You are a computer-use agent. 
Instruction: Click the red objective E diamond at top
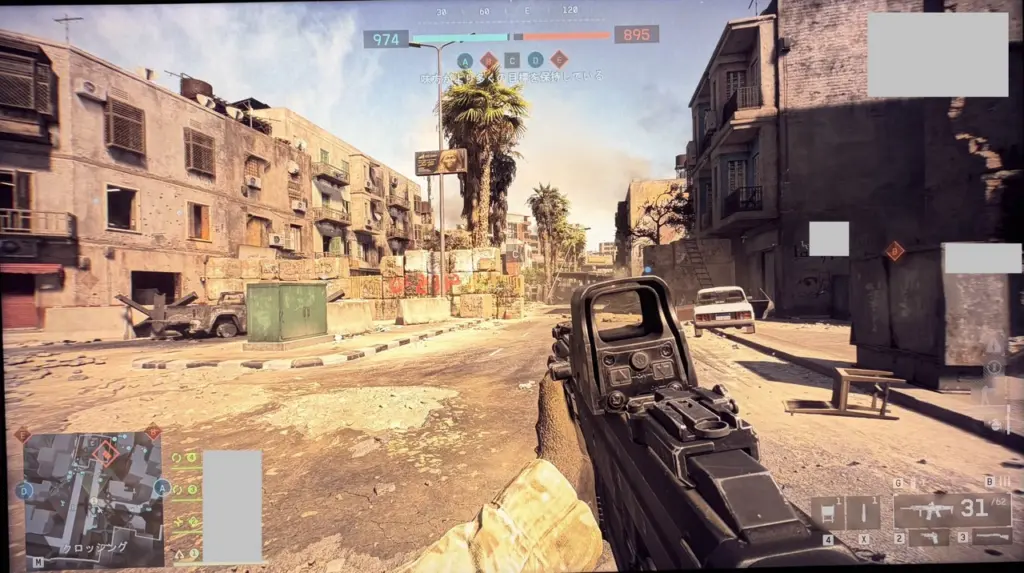(559, 60)
